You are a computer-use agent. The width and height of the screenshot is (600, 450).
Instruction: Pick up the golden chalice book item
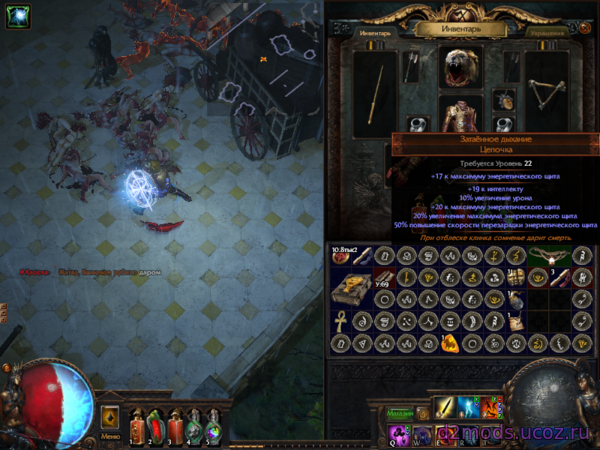(x=352, y=288)
